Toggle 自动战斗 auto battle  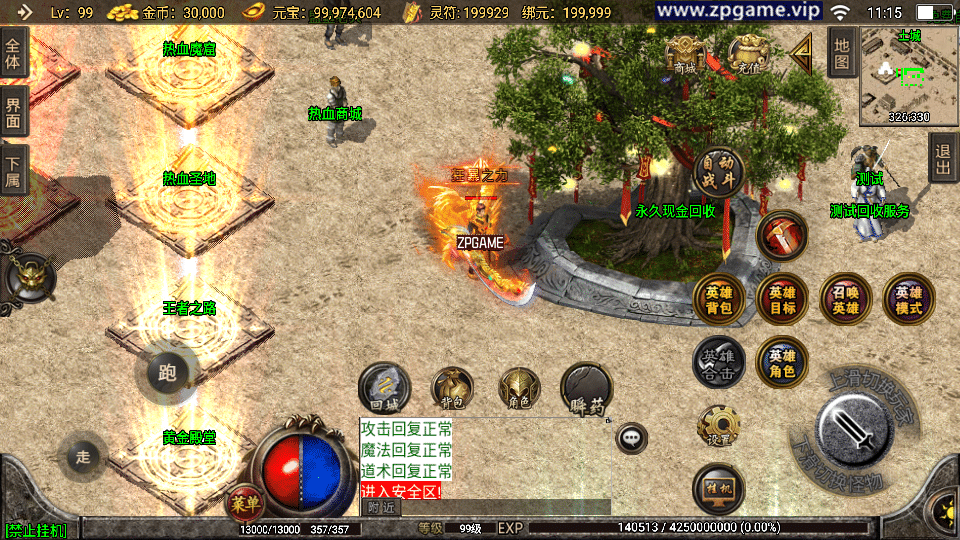pos(718,172)
